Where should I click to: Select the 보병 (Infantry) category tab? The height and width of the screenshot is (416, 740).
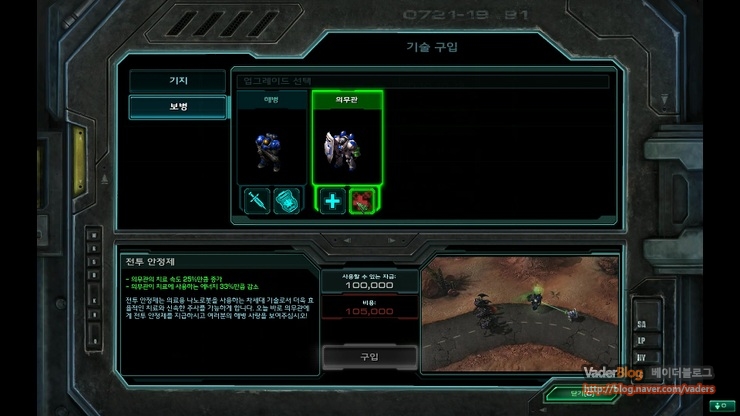click(x=177, y=107)
